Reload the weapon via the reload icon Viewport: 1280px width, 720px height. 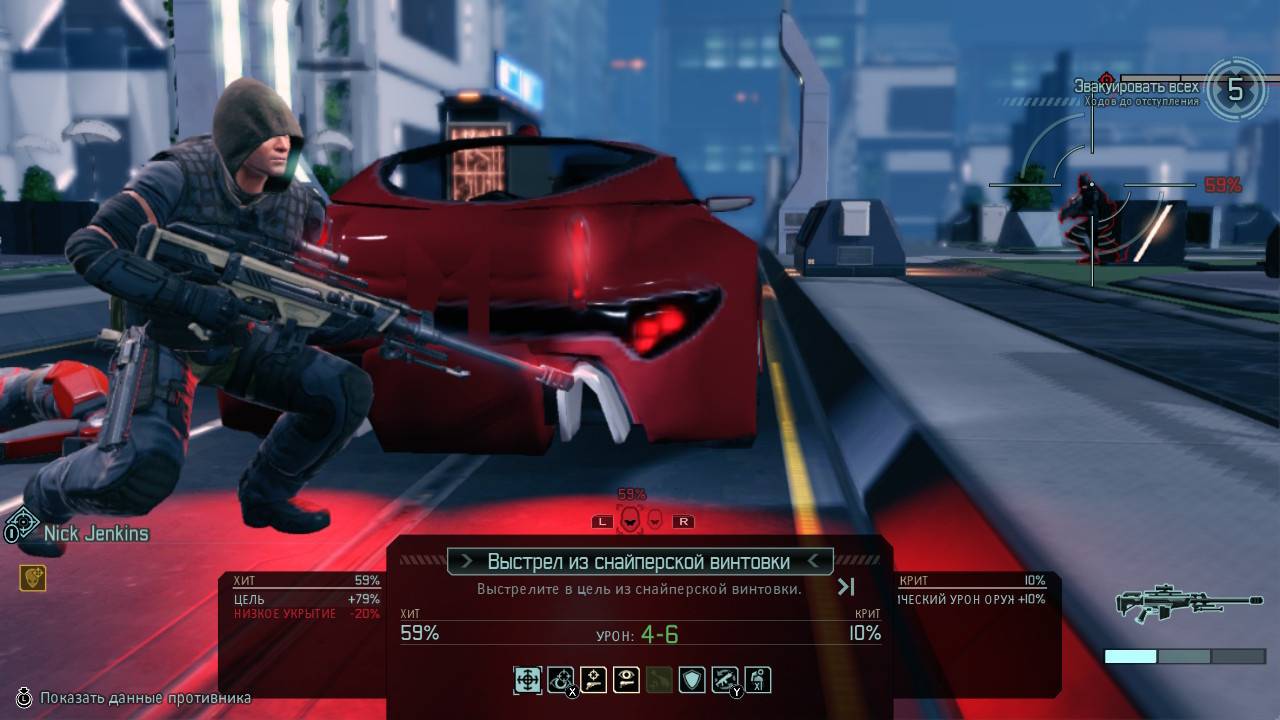[x=725, y=681]
